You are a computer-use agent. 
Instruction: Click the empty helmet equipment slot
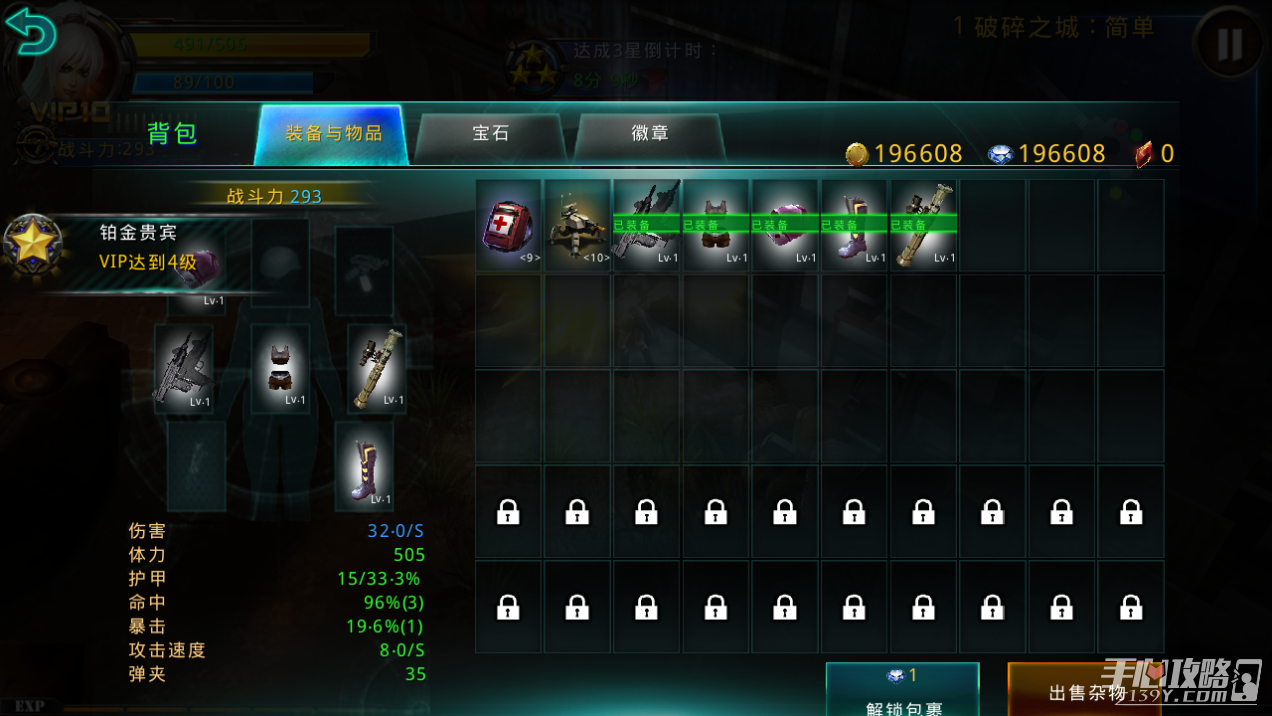click(279, 263)
